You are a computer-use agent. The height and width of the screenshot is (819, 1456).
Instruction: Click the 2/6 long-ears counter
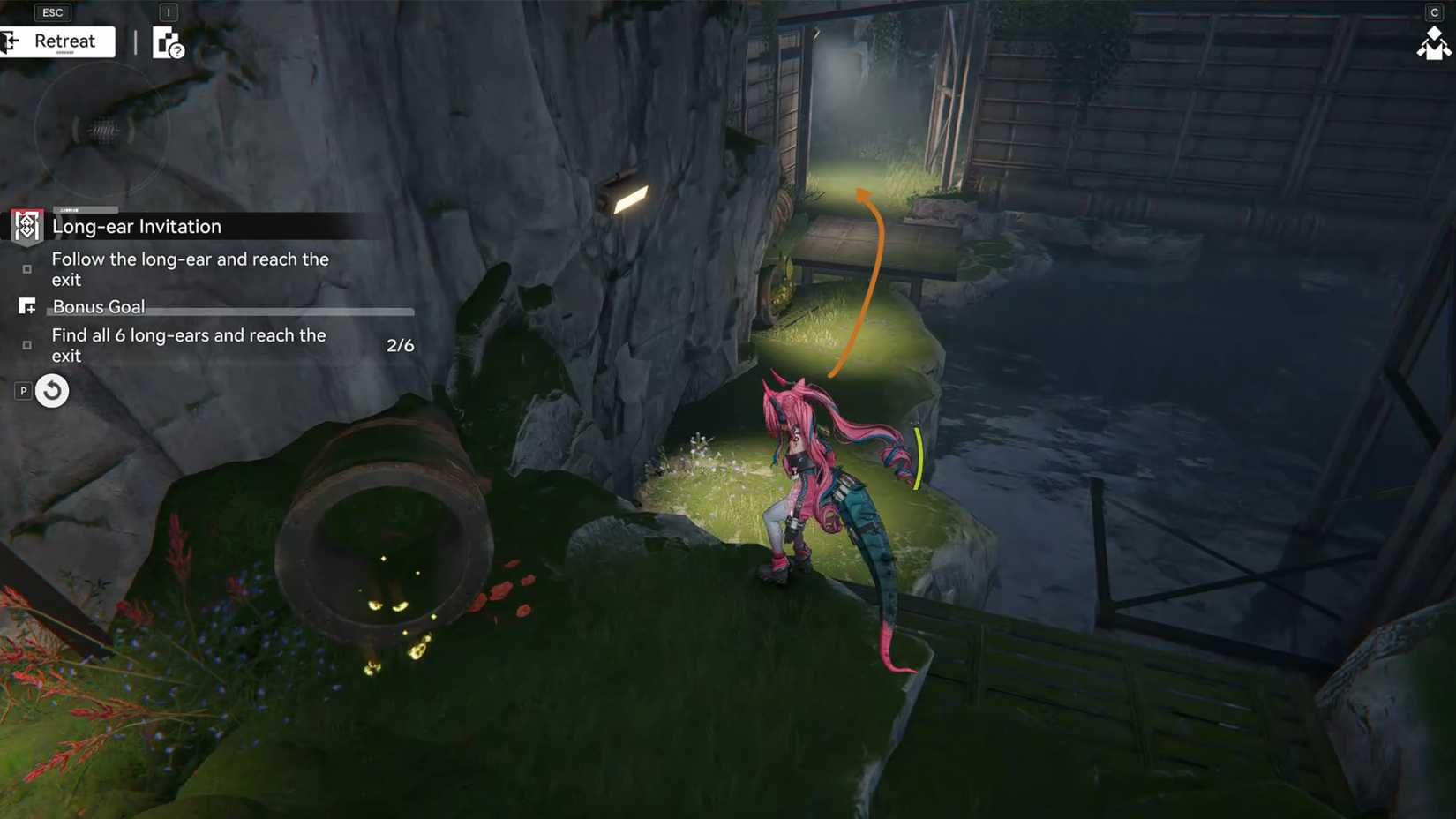pyautogui.click(x=400, y=345)
